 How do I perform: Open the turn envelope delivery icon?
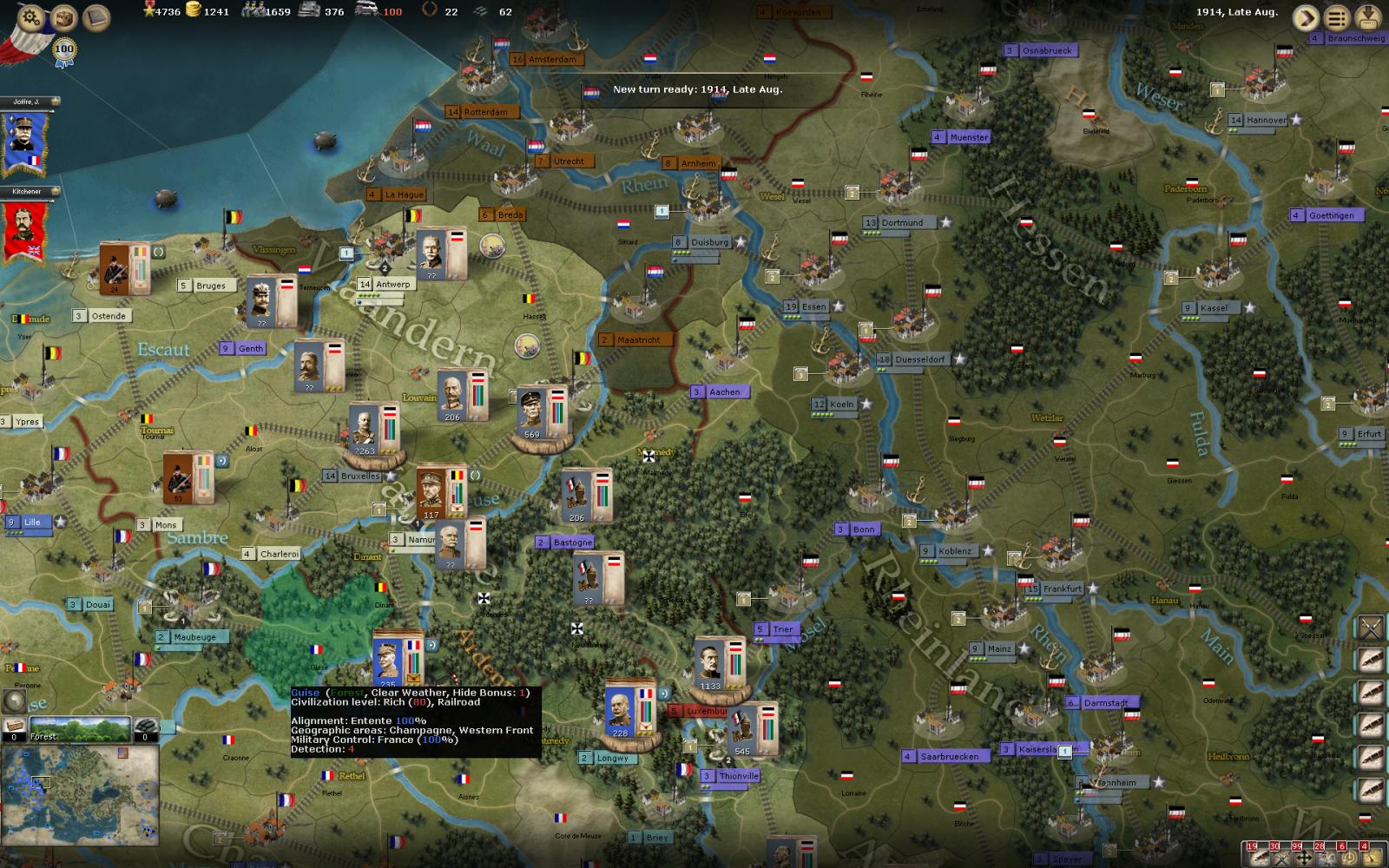click(1366, 17)
